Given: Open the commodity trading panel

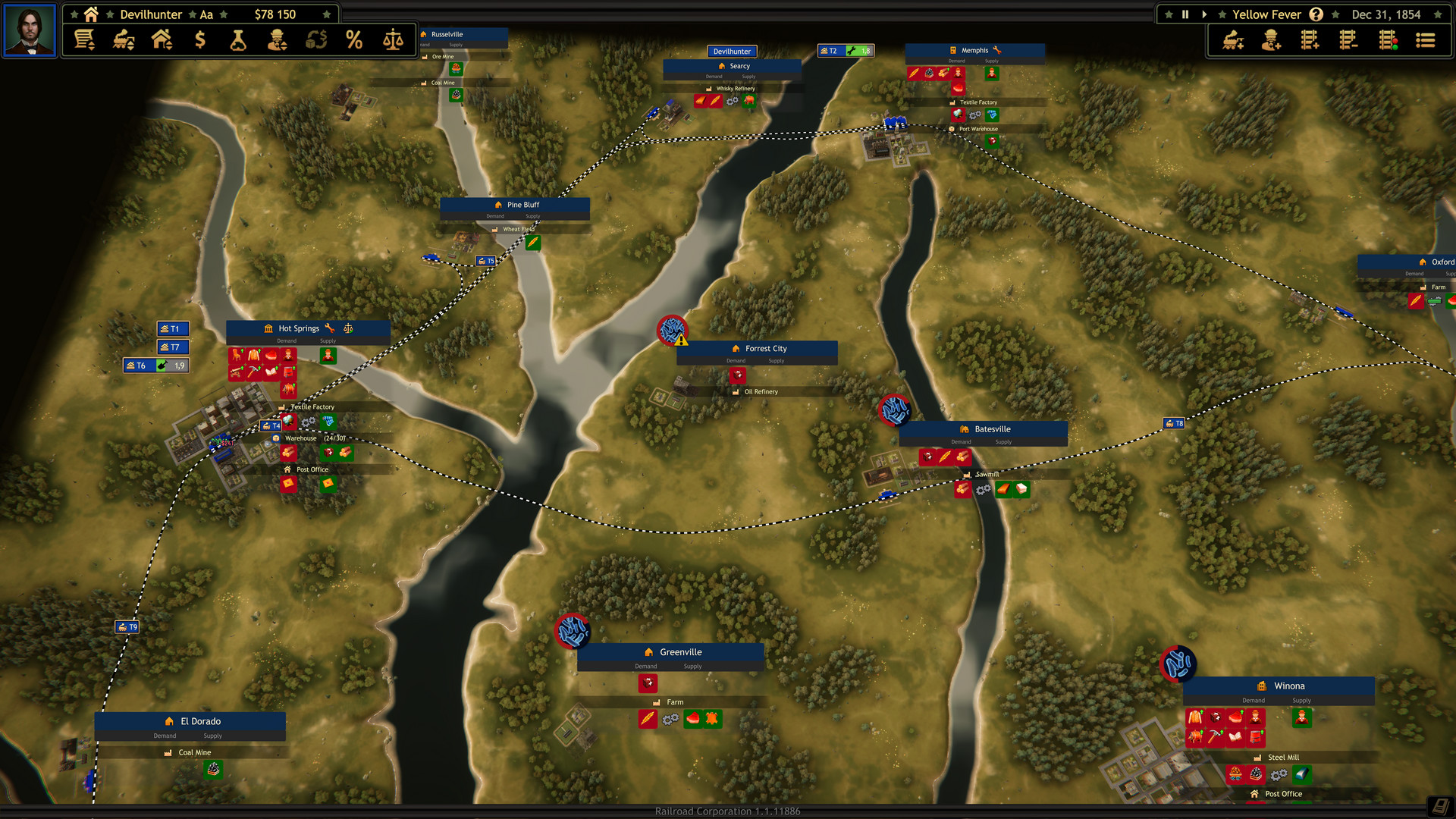Looking at the screenshot, I should 317,39.
